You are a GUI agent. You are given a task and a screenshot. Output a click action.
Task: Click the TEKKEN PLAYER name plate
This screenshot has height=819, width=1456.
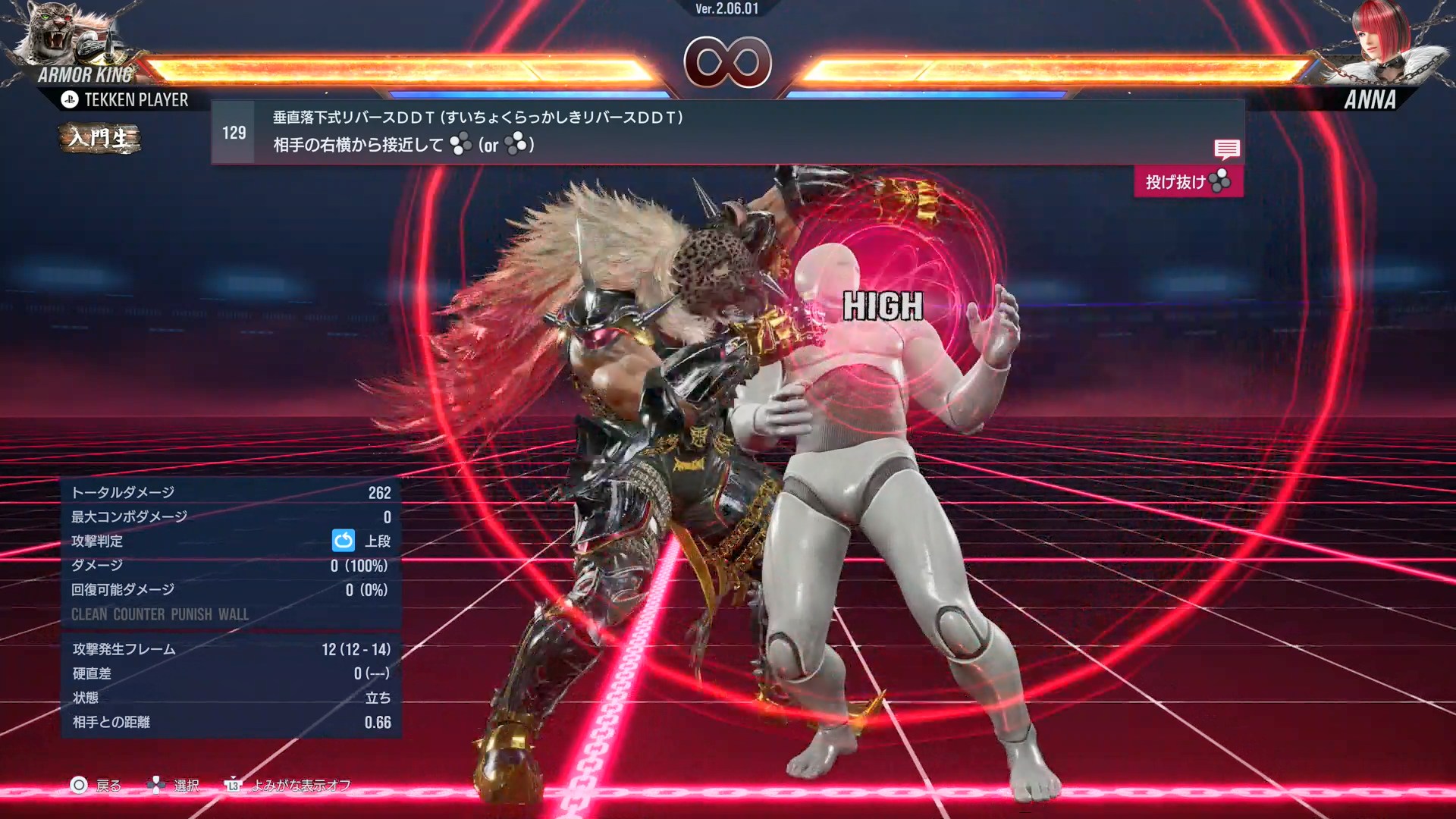[x=136, y=99]
